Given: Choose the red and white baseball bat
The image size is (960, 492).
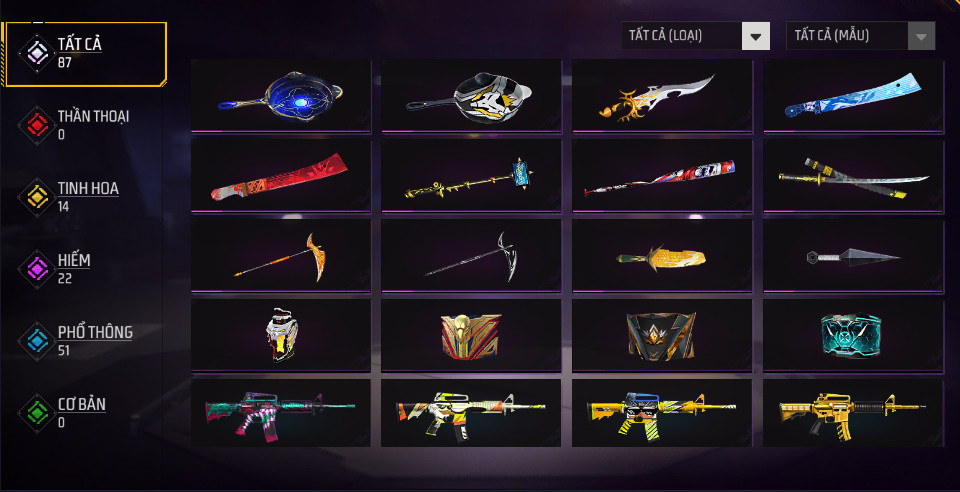Looking at the screenshot, I should pos(663,175).
